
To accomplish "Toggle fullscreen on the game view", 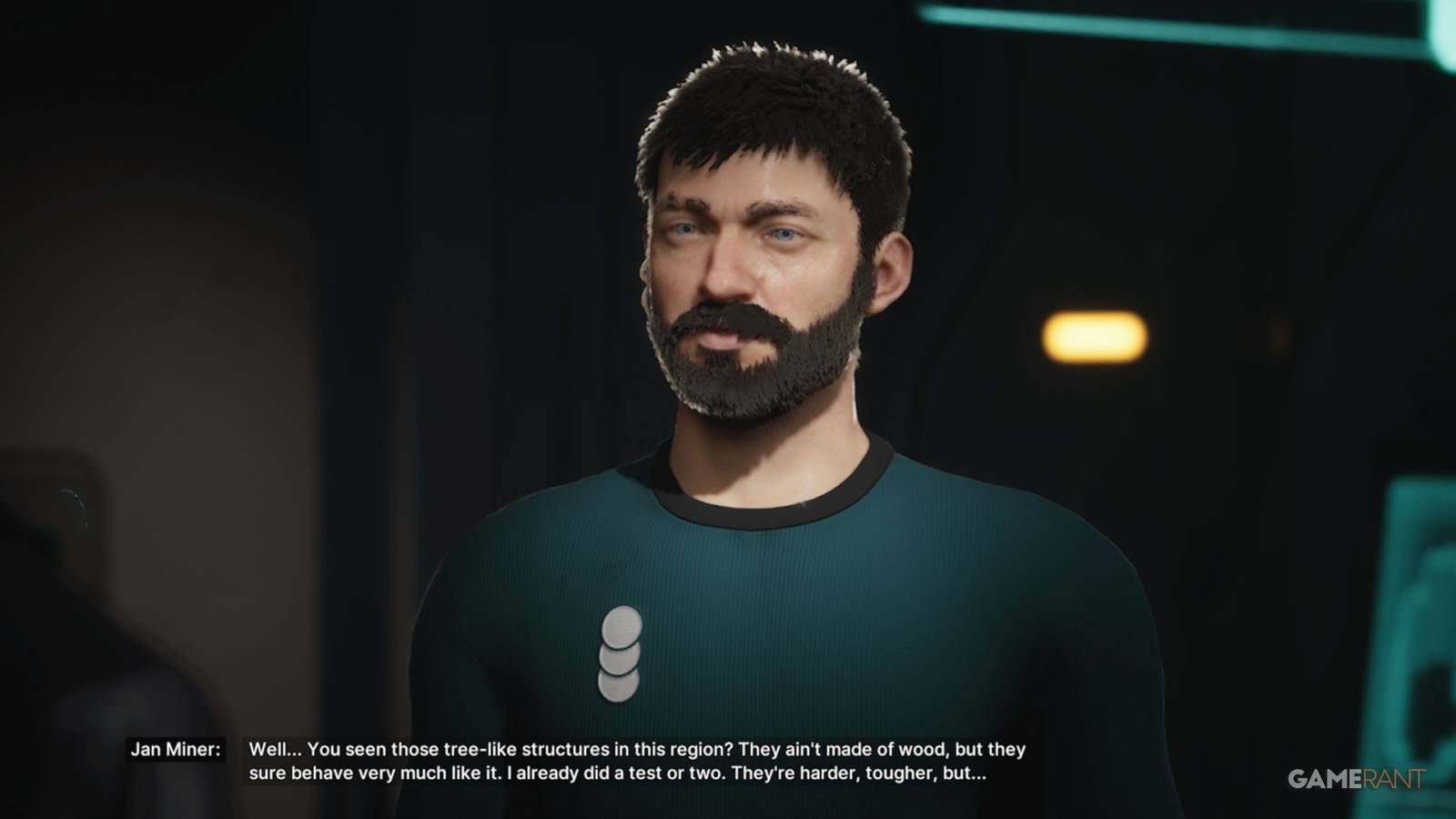I will pyautogui.click(x=728, y=409).
